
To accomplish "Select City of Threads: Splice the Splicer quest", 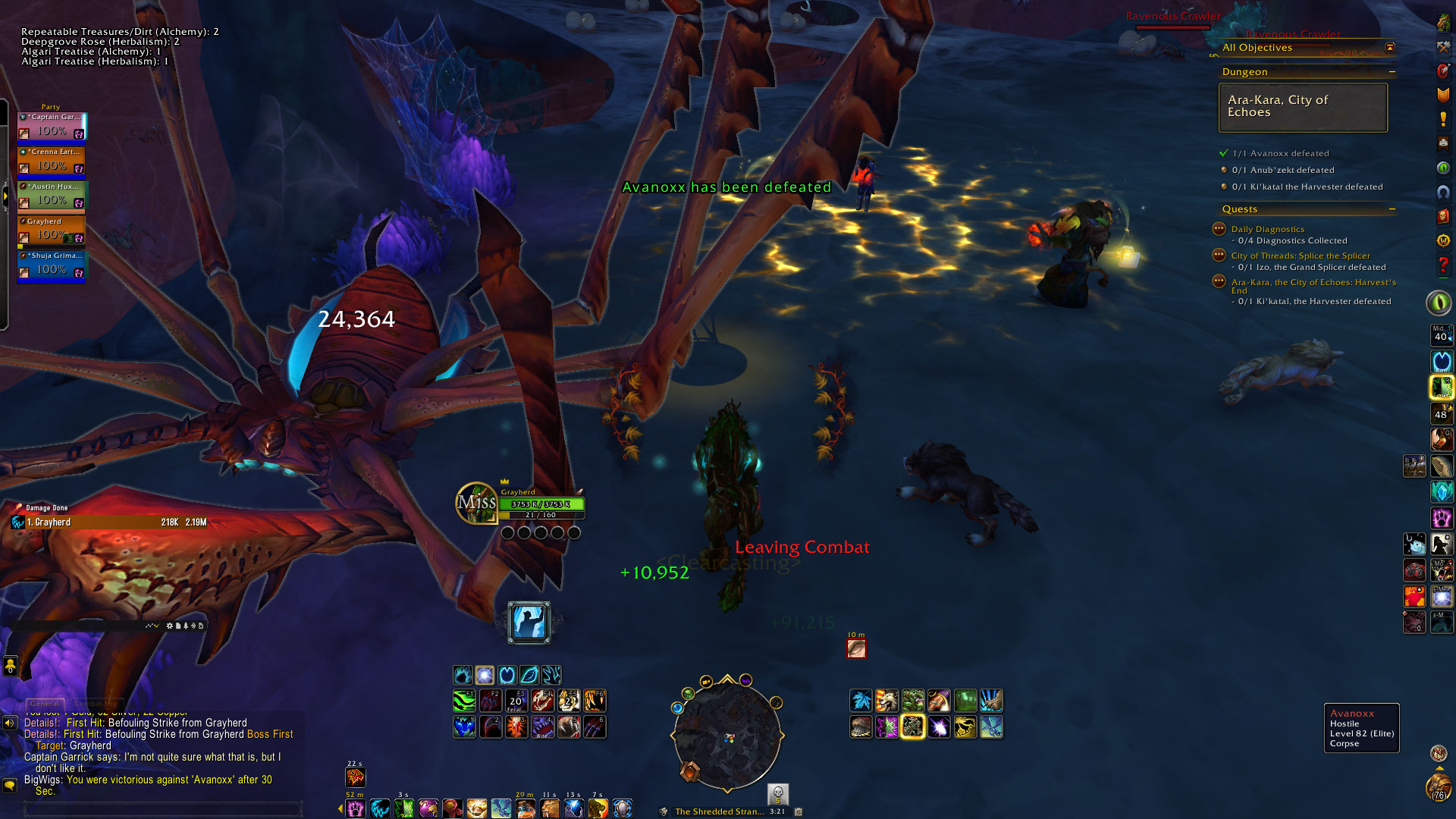I will click(1300, 256).
